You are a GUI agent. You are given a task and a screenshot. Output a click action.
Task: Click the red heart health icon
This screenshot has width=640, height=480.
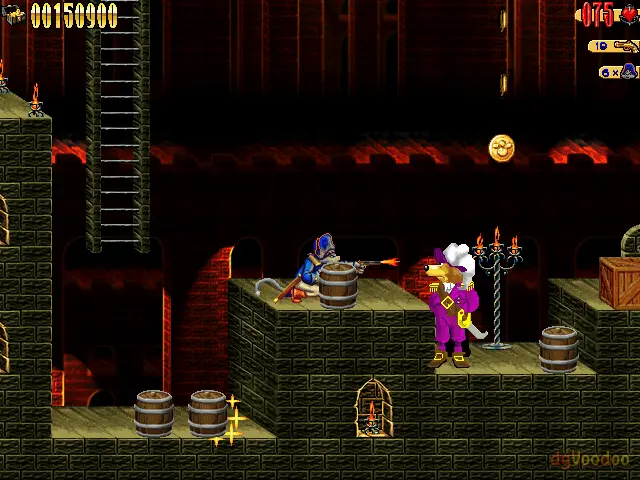point(628,14)
